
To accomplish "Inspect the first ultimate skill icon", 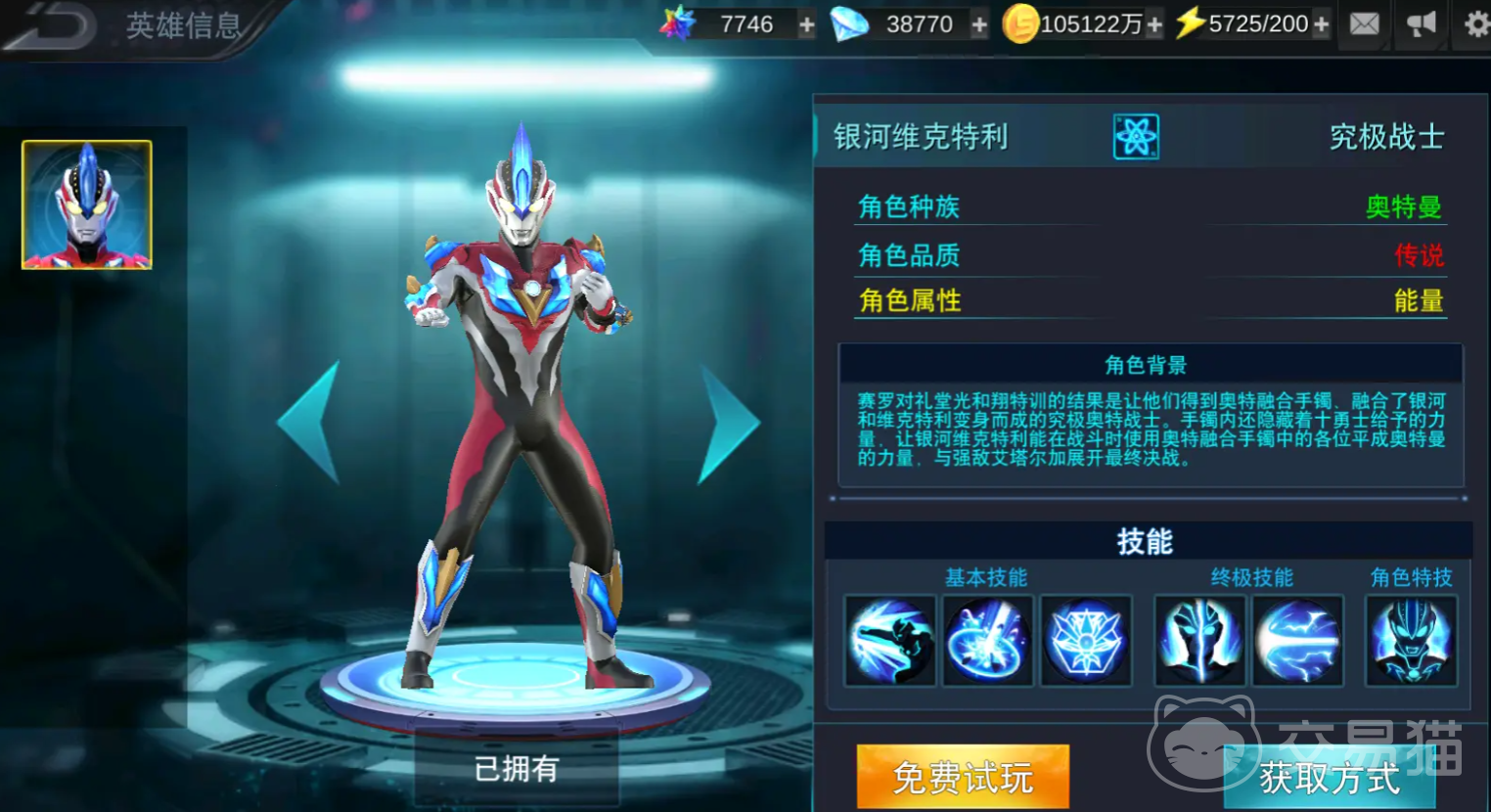I will click(x=1199, y=641).
